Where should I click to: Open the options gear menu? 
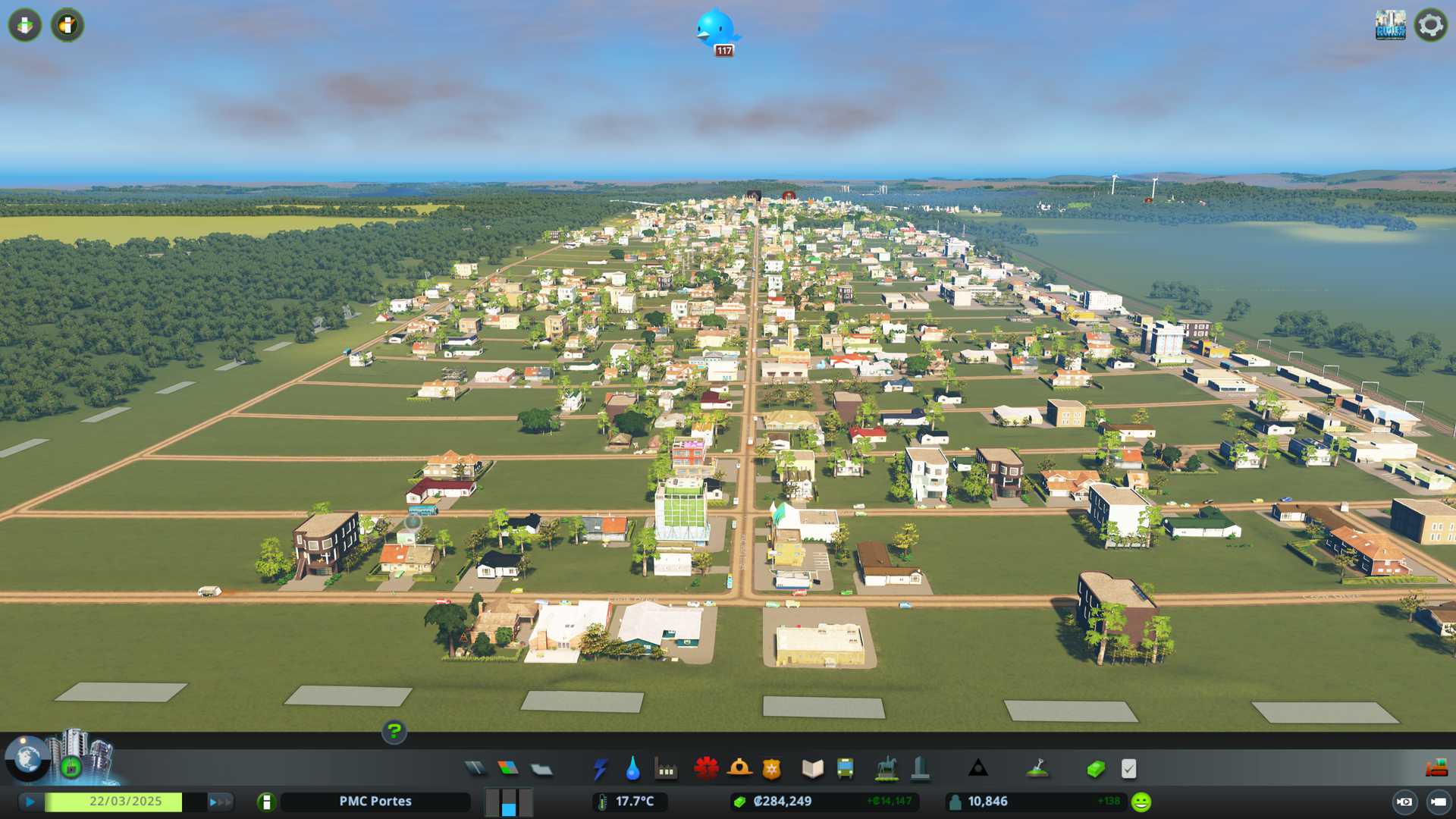(1430, 25)
